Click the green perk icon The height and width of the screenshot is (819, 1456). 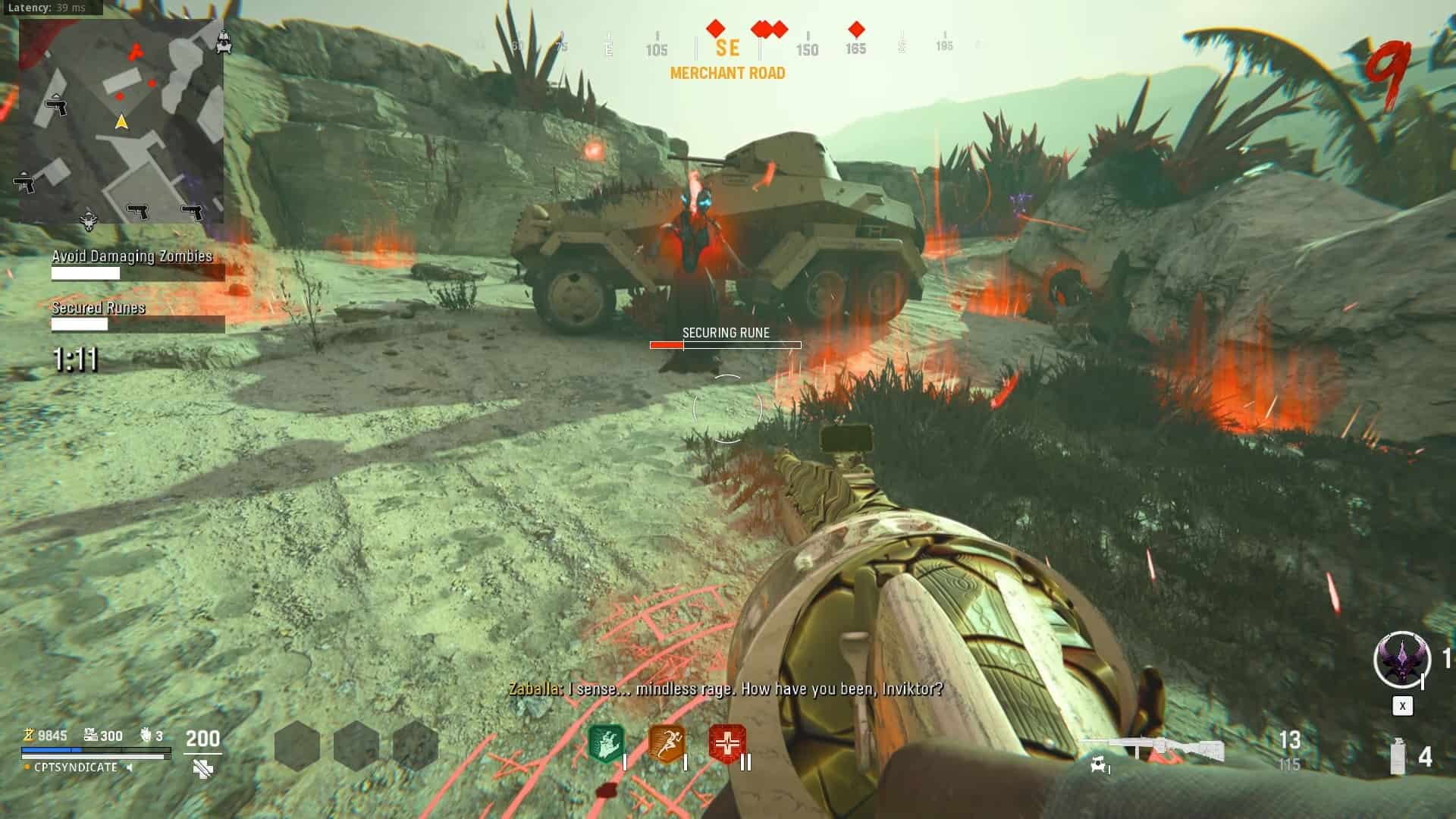point(606,743)
